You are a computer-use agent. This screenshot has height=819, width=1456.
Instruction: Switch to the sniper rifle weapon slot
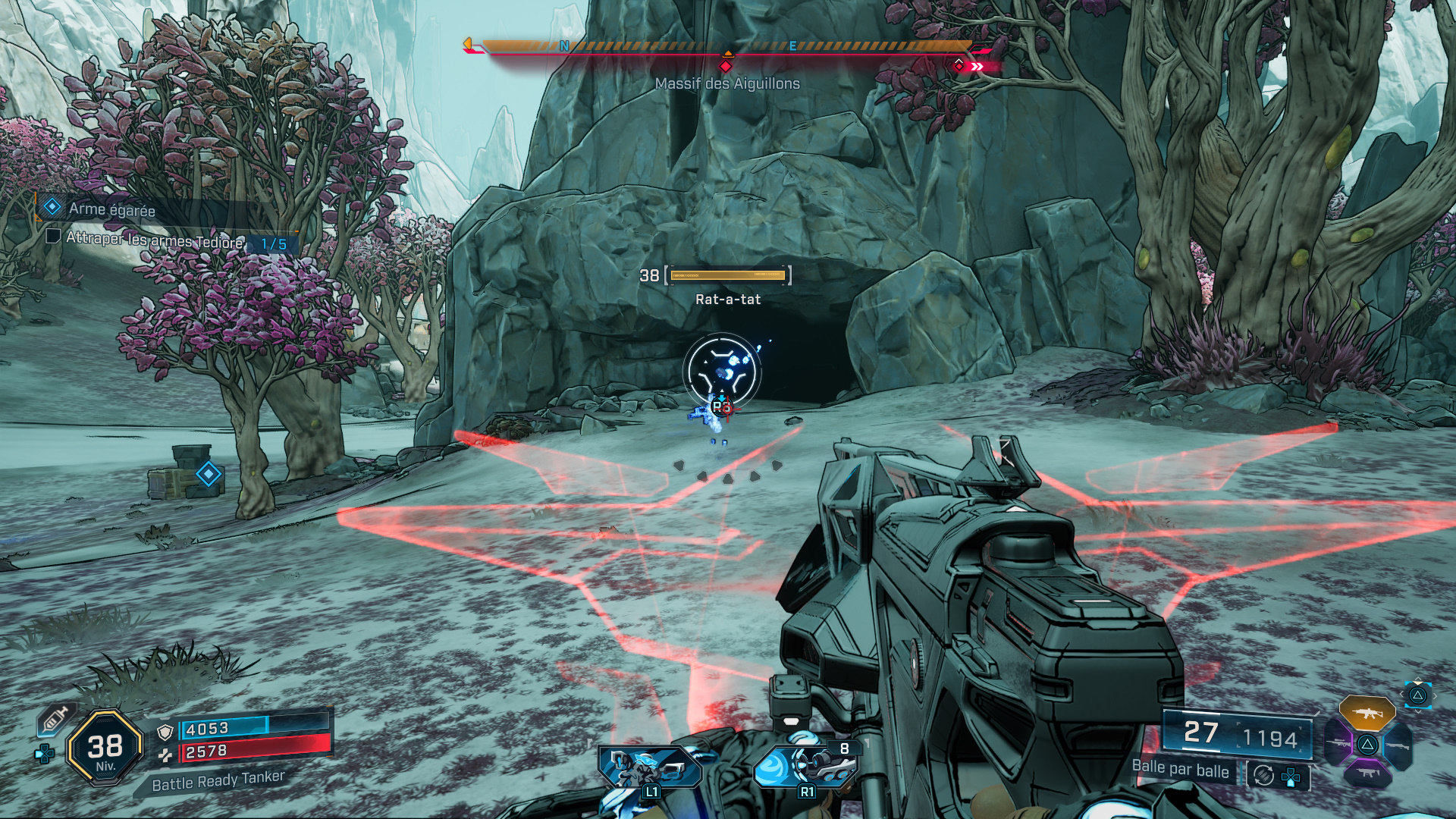point(1338,742)
